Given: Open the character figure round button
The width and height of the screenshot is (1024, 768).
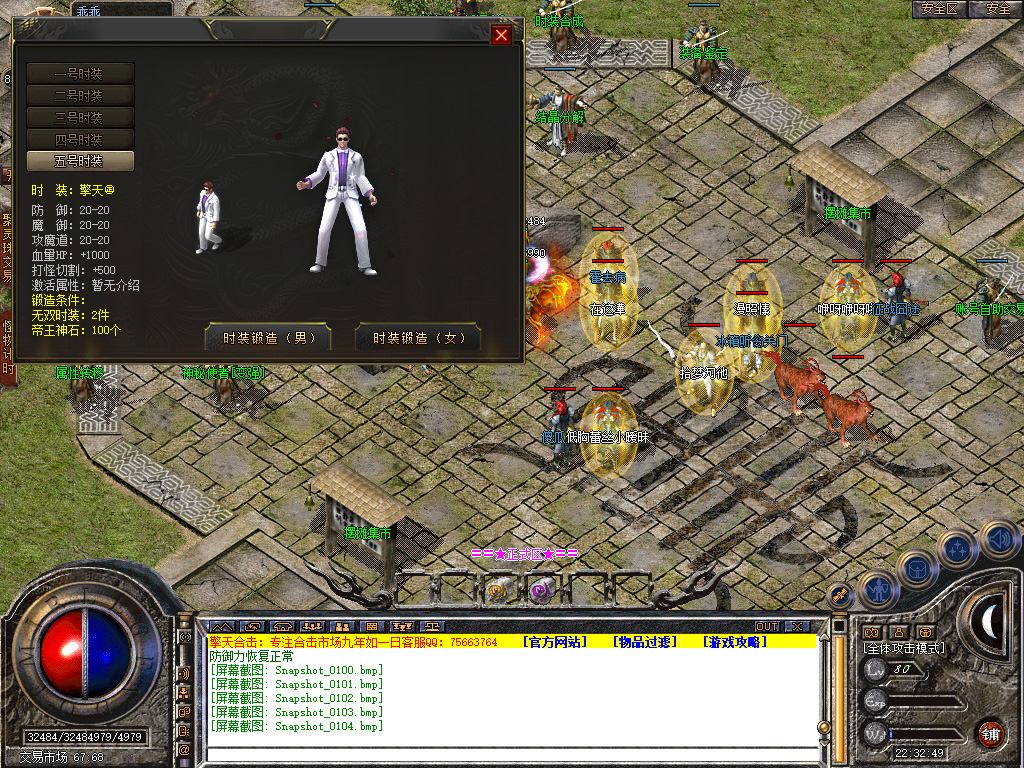Looking at the screenshot, I should pos(877,590).
